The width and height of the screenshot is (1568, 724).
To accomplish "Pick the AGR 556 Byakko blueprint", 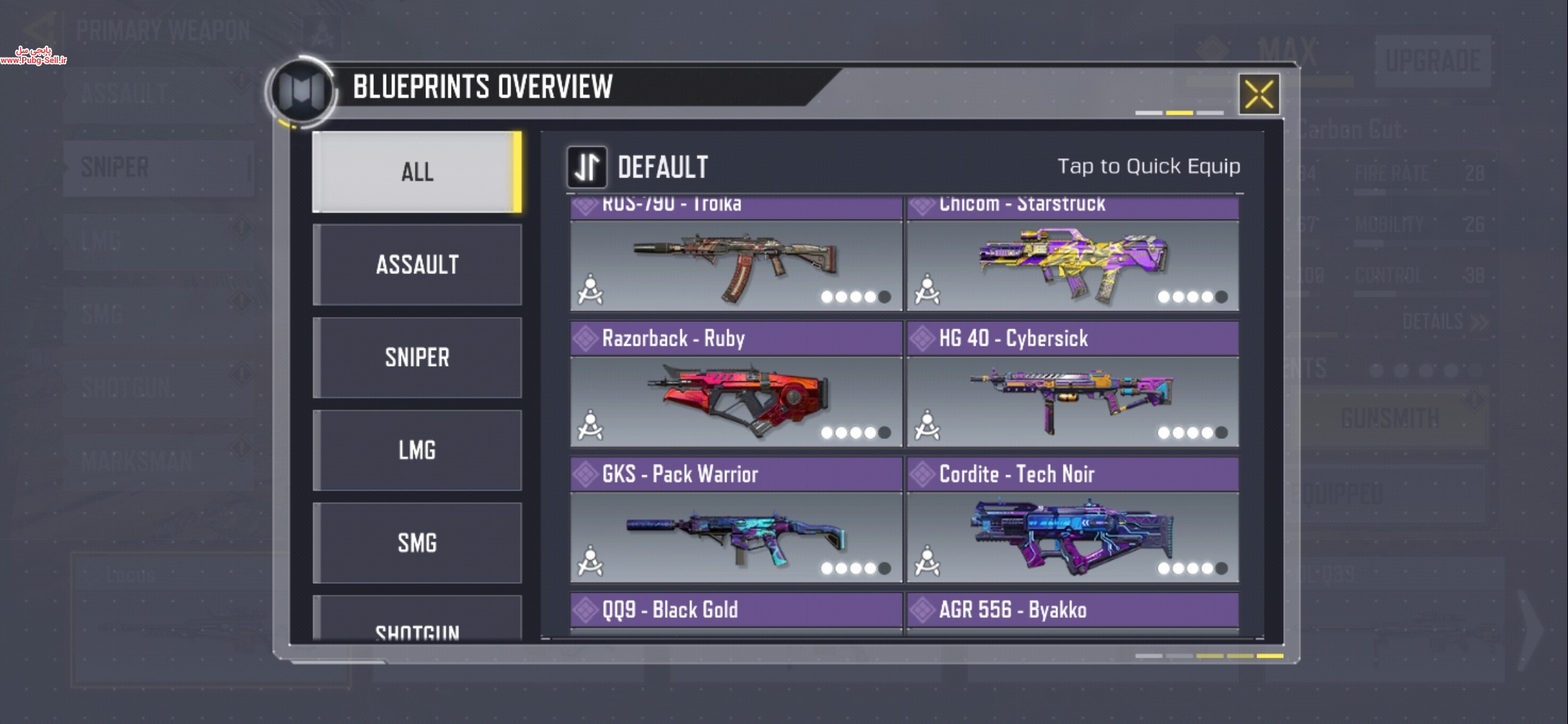I will click(x=1072, y=611).
